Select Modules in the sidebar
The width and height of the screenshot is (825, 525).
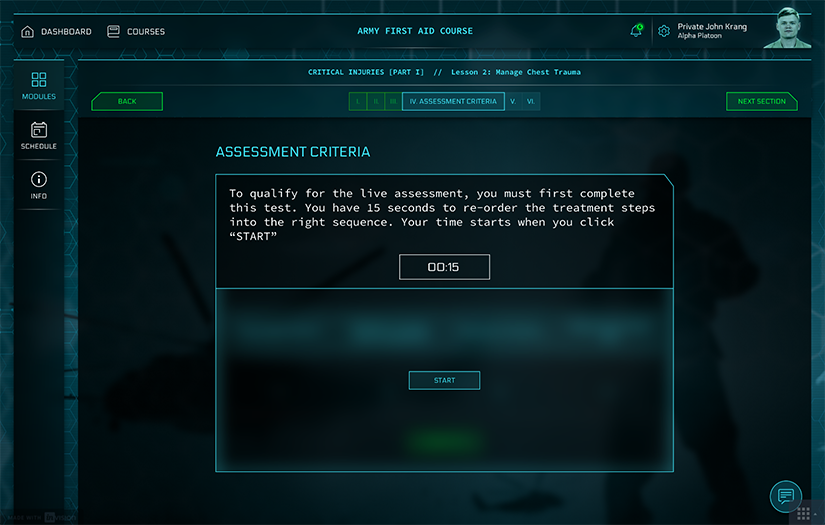[x=39, y=85]
